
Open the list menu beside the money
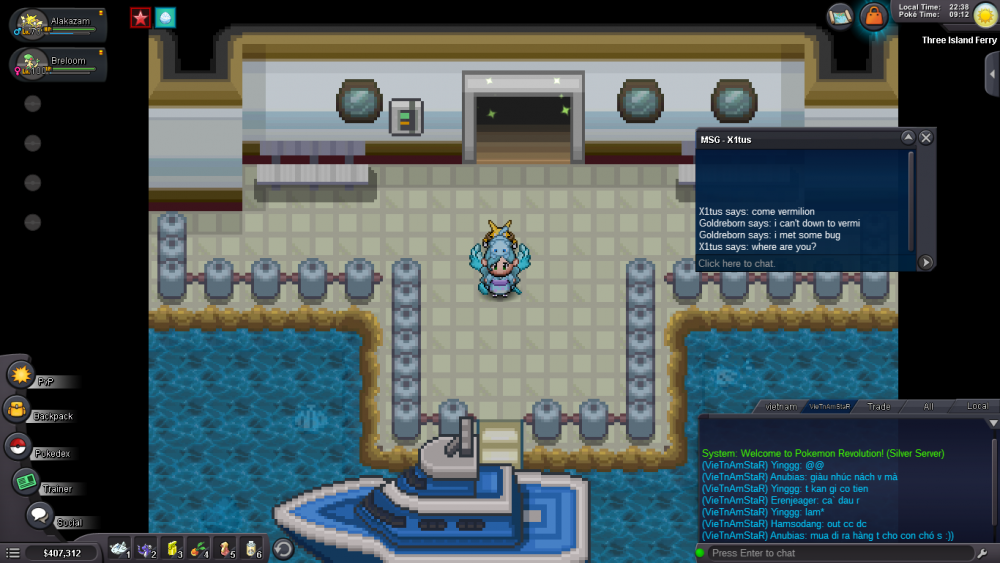(13, 552)
